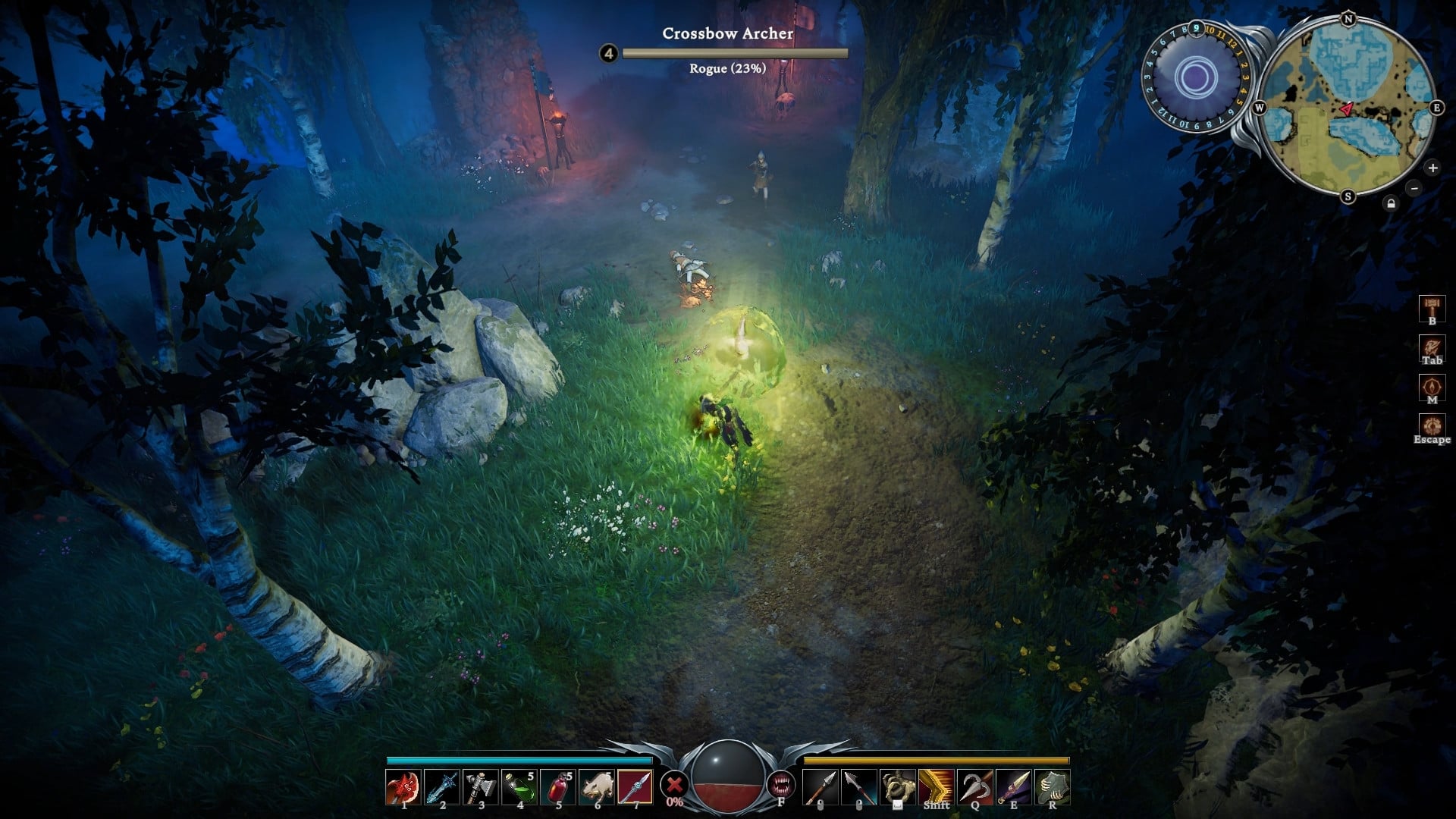Cancel the action with the red X button
This screenshot has width=1456, height=819.
tap(673, 783)
